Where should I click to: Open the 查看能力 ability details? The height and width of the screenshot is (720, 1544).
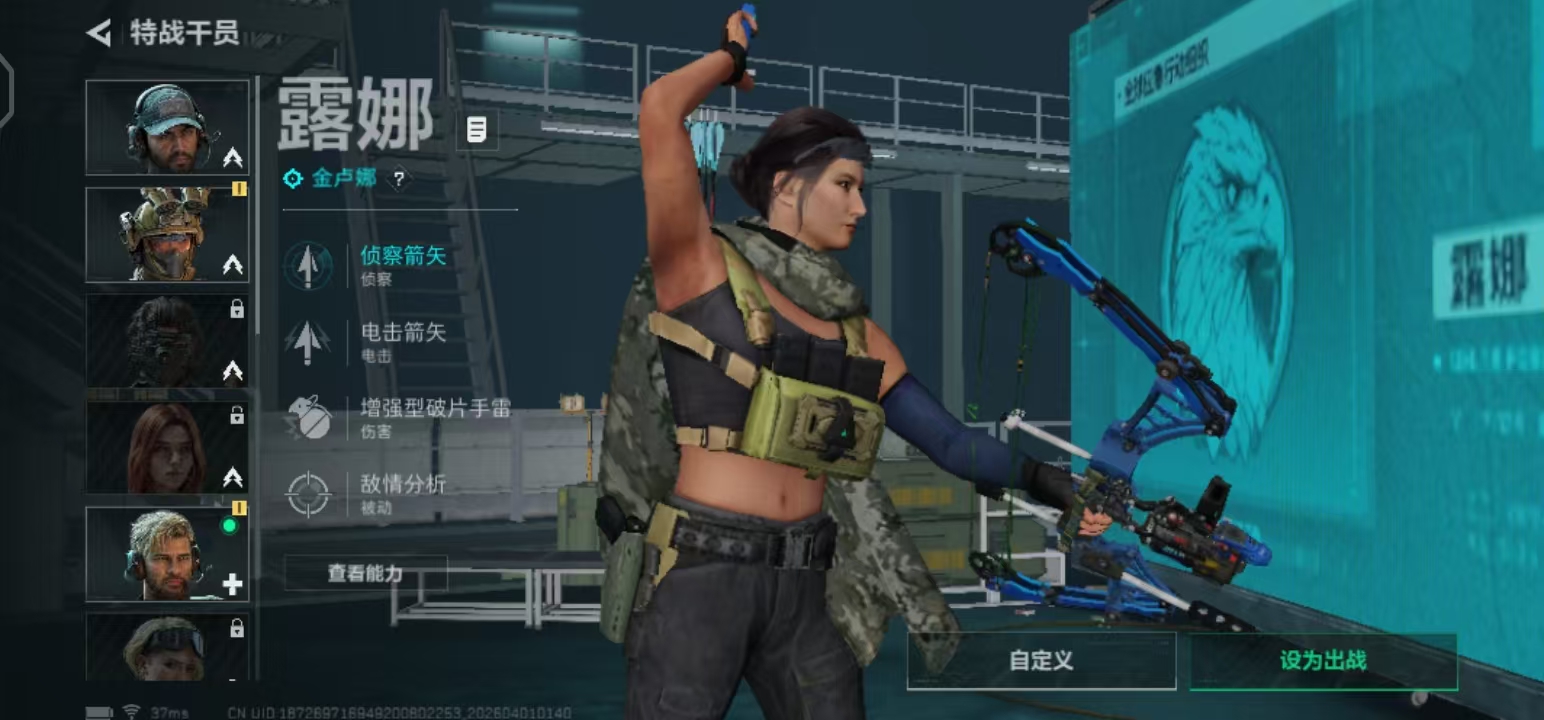tap(365, 573)
